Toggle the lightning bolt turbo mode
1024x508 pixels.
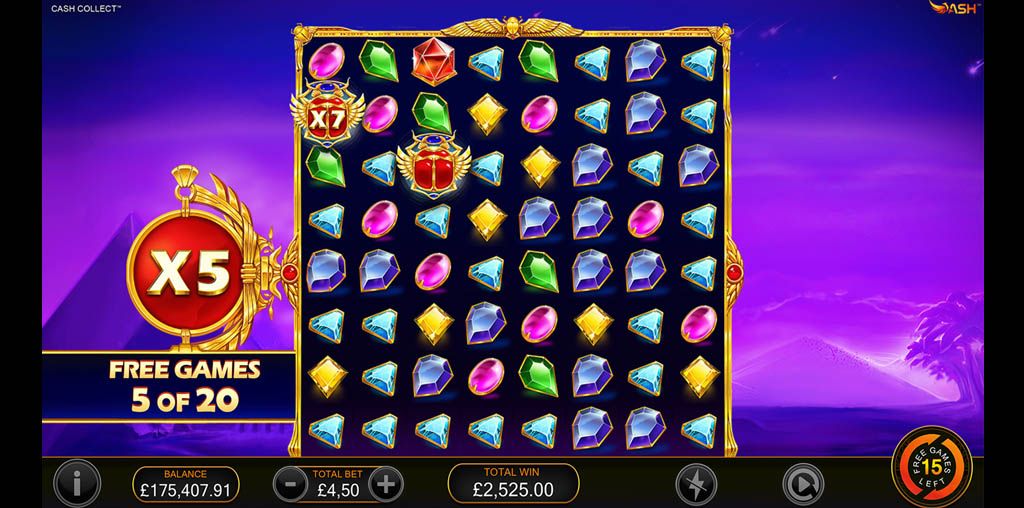pos(694,484)
